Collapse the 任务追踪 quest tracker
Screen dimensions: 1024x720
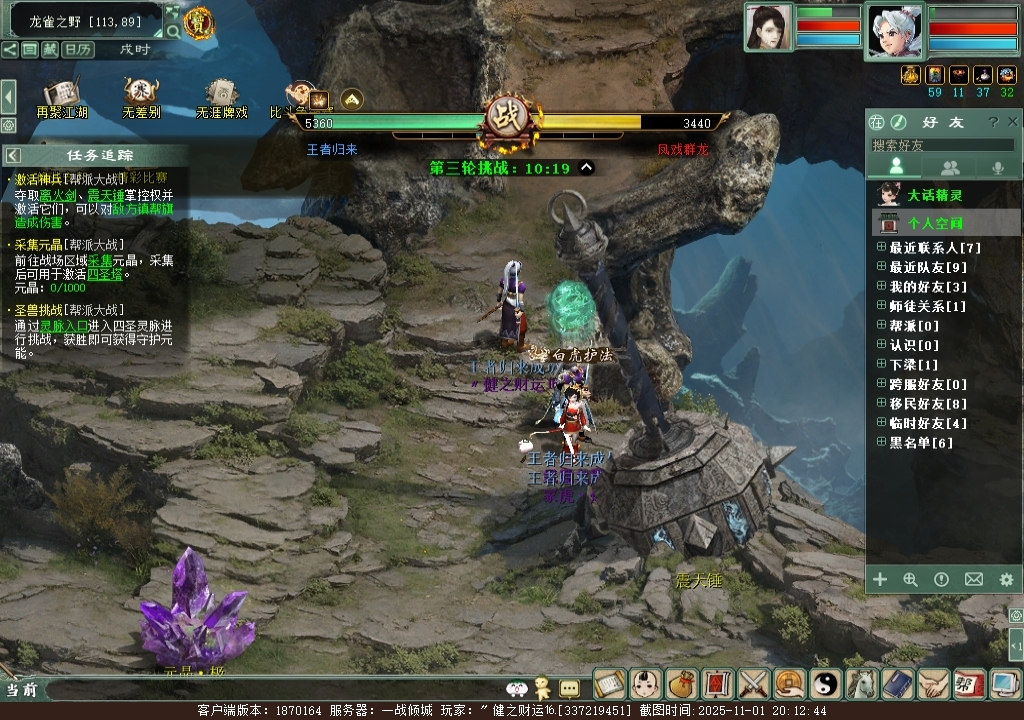tap(13, 155)
